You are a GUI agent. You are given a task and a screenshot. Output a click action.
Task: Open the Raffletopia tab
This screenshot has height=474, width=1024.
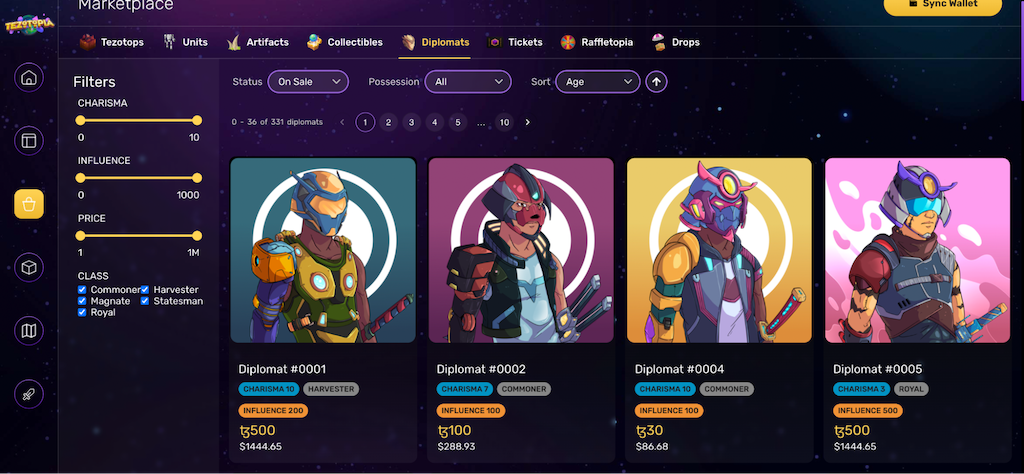click(597, 42)
